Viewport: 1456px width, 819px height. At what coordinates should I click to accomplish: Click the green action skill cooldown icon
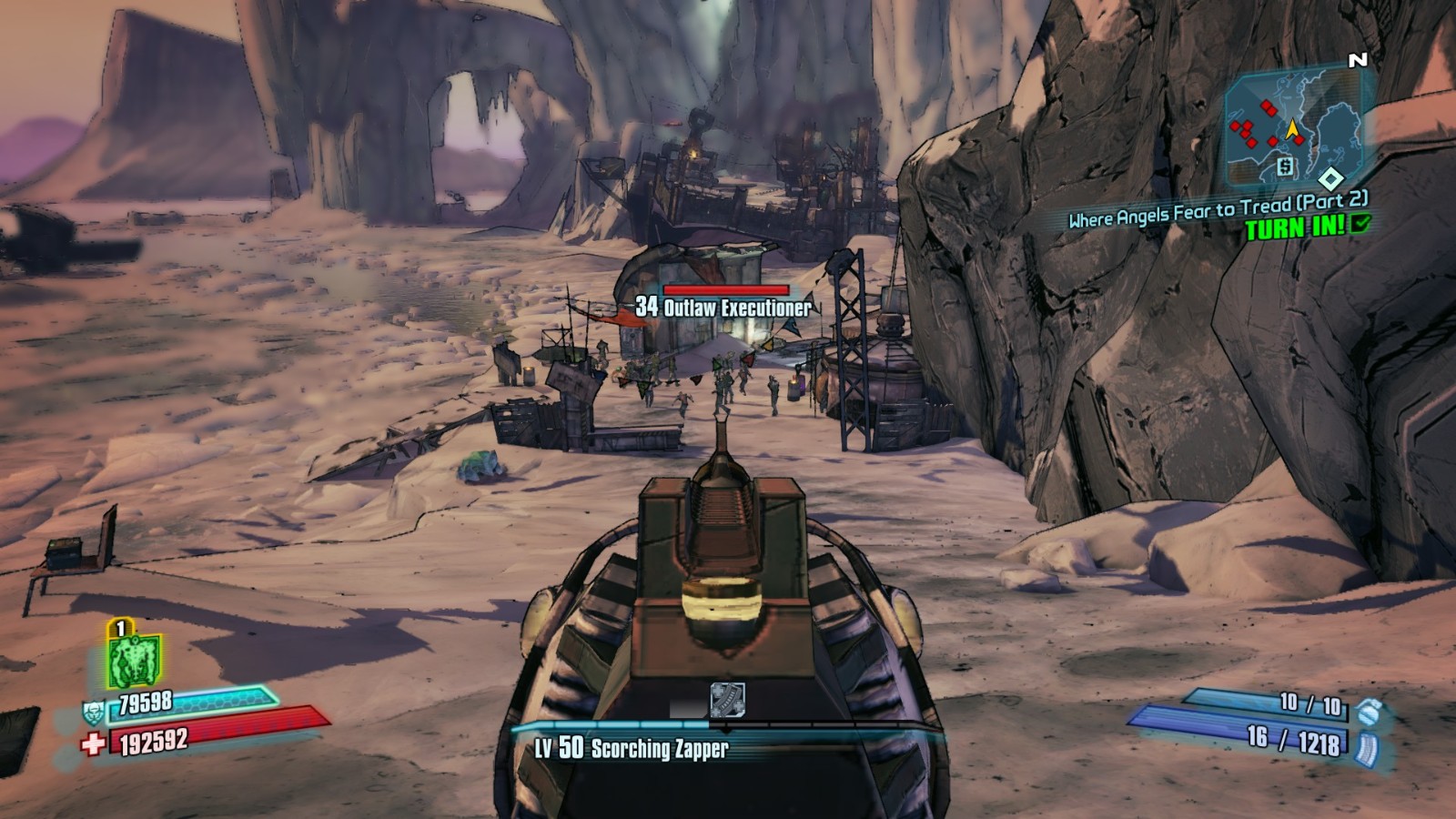tap(134, 660)
